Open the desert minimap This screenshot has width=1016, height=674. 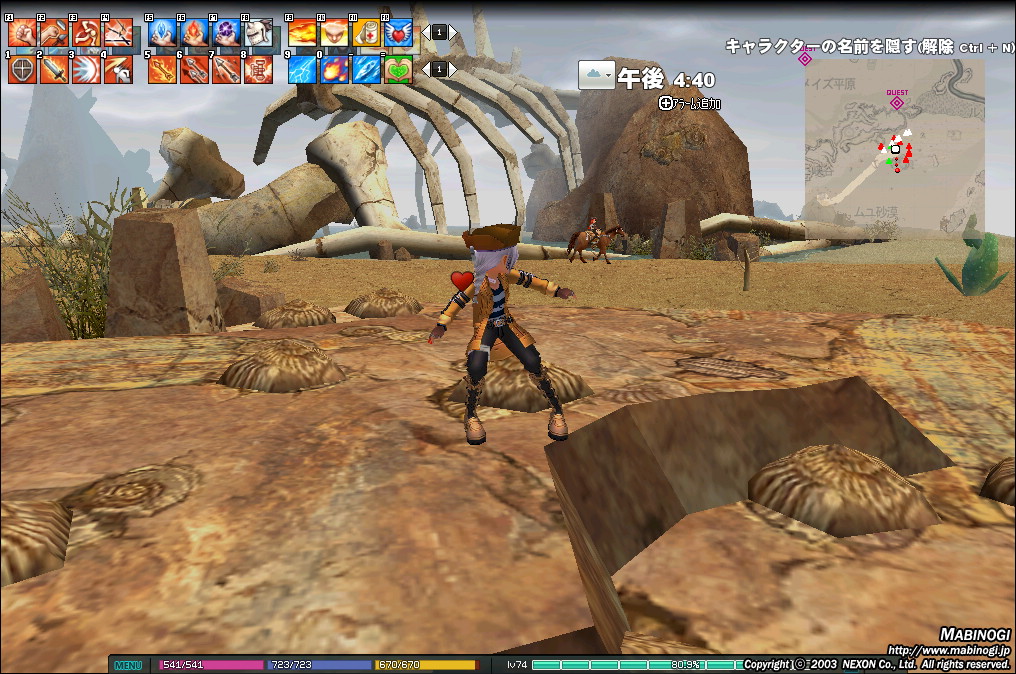[x=893, y=148]
